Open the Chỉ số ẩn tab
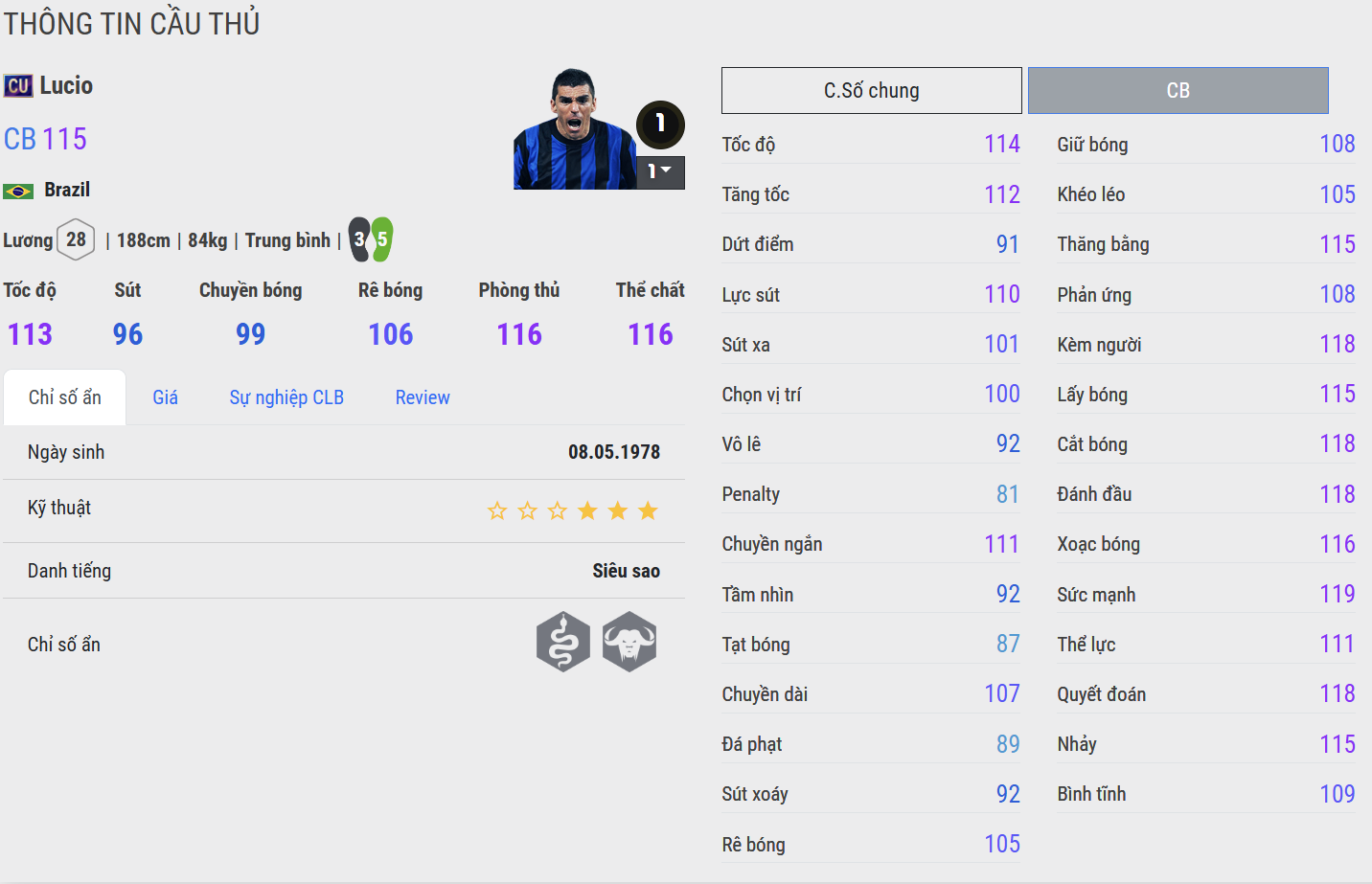Image resolution: width=1372 pixels, height=884 pixels. [64, 397]
